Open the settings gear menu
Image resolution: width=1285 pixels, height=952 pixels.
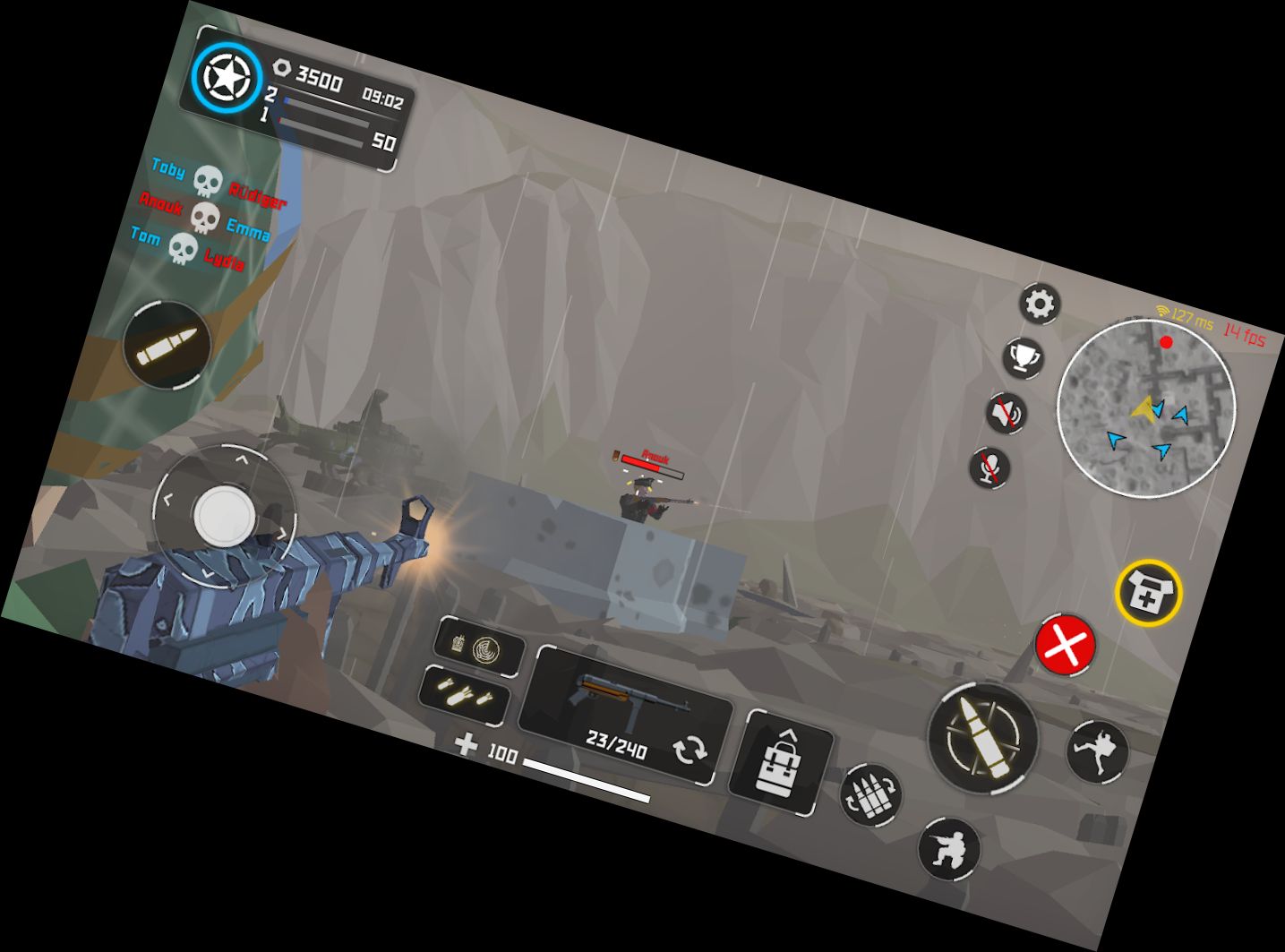click(1040, 304)
